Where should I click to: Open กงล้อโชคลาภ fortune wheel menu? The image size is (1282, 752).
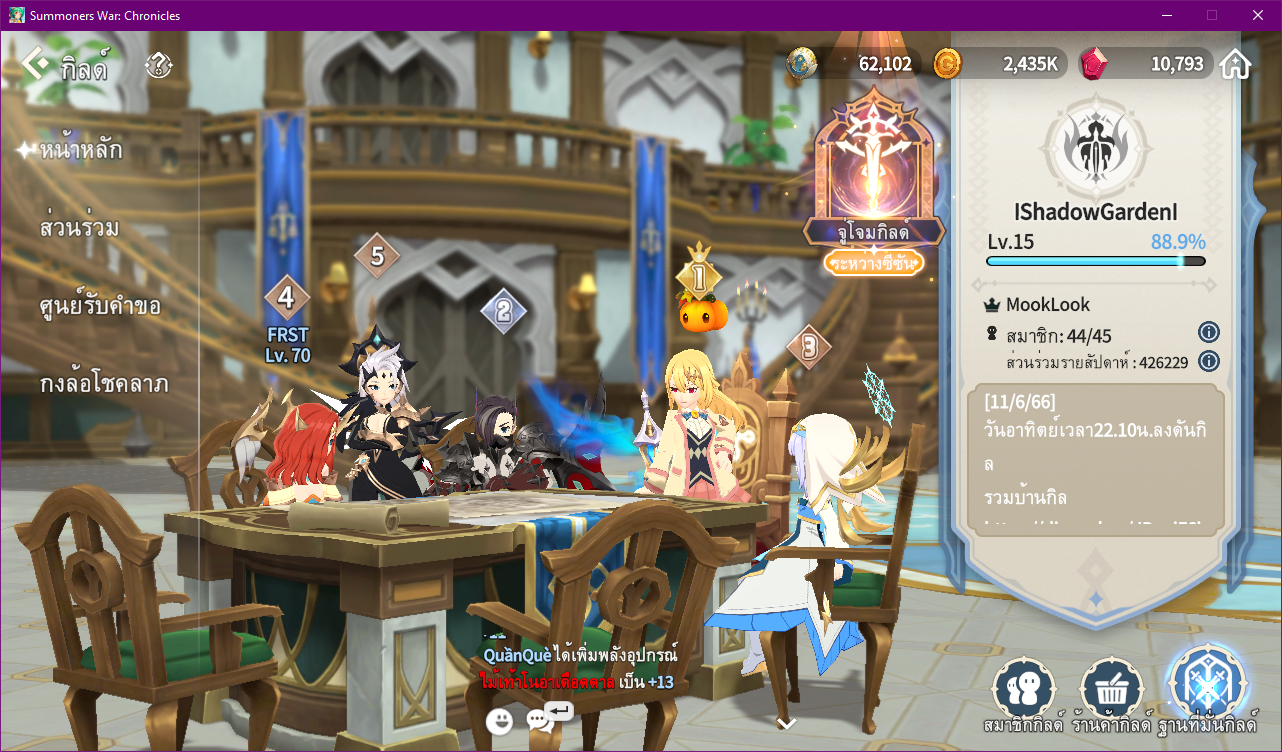[x=104, y=384]
